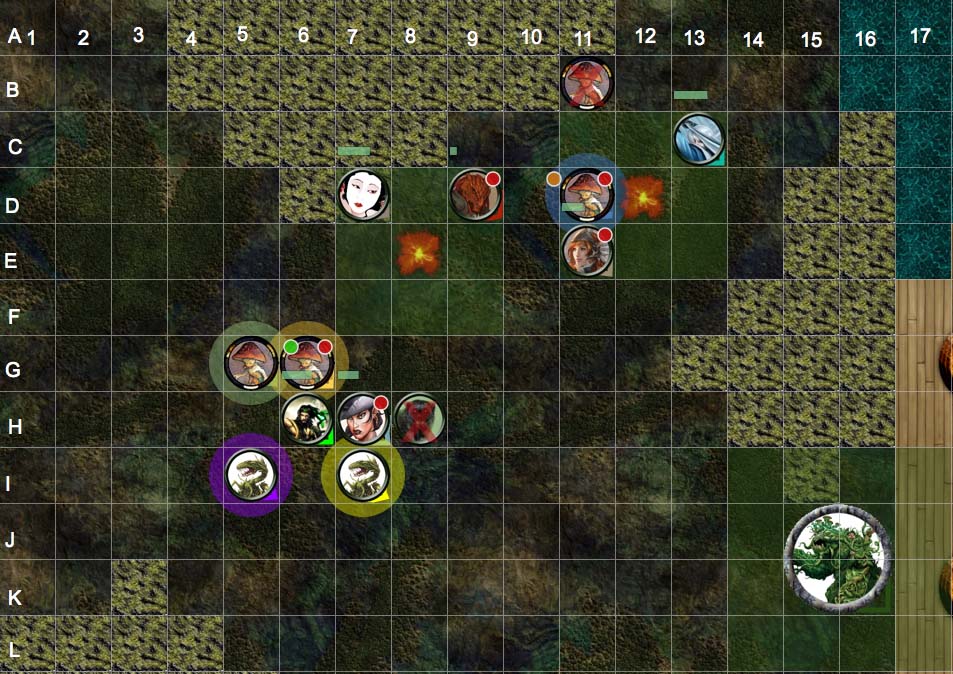
Task: Choose the plant monster token with yellow aura
Action: click(x=362, y=474)
